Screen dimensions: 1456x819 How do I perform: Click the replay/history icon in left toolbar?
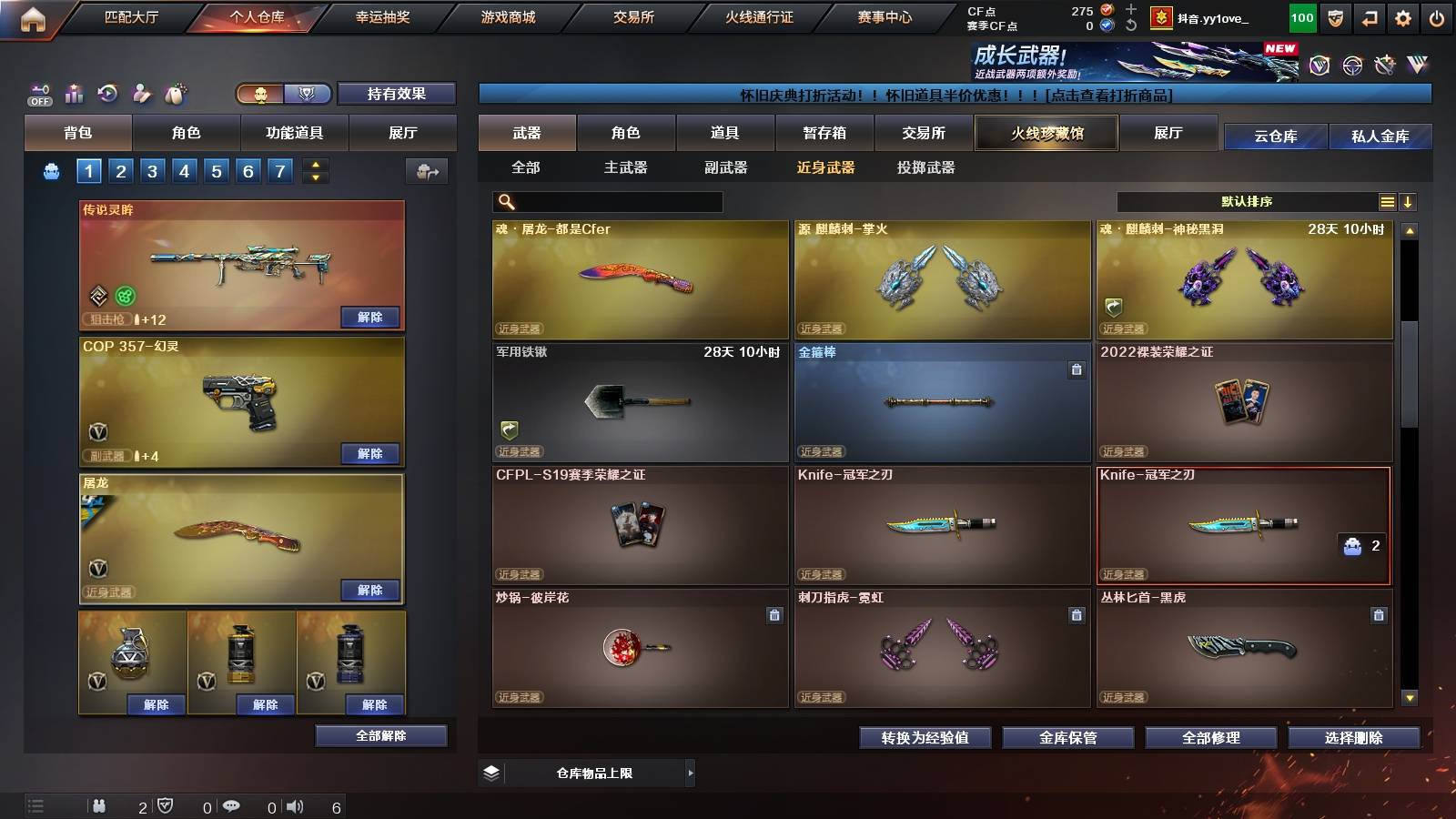click(x=106, y=94)
